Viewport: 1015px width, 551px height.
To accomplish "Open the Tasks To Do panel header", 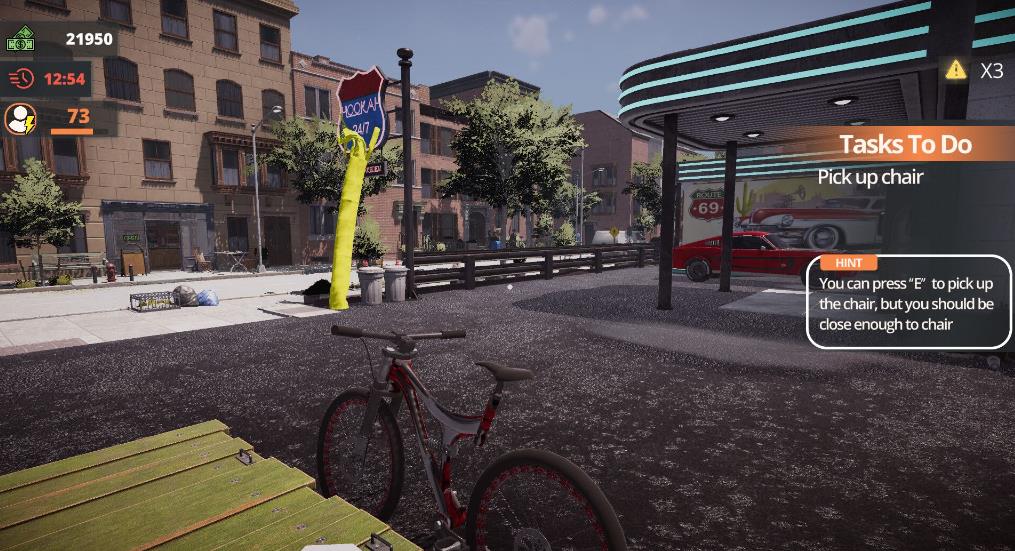I will coord(905,144).
